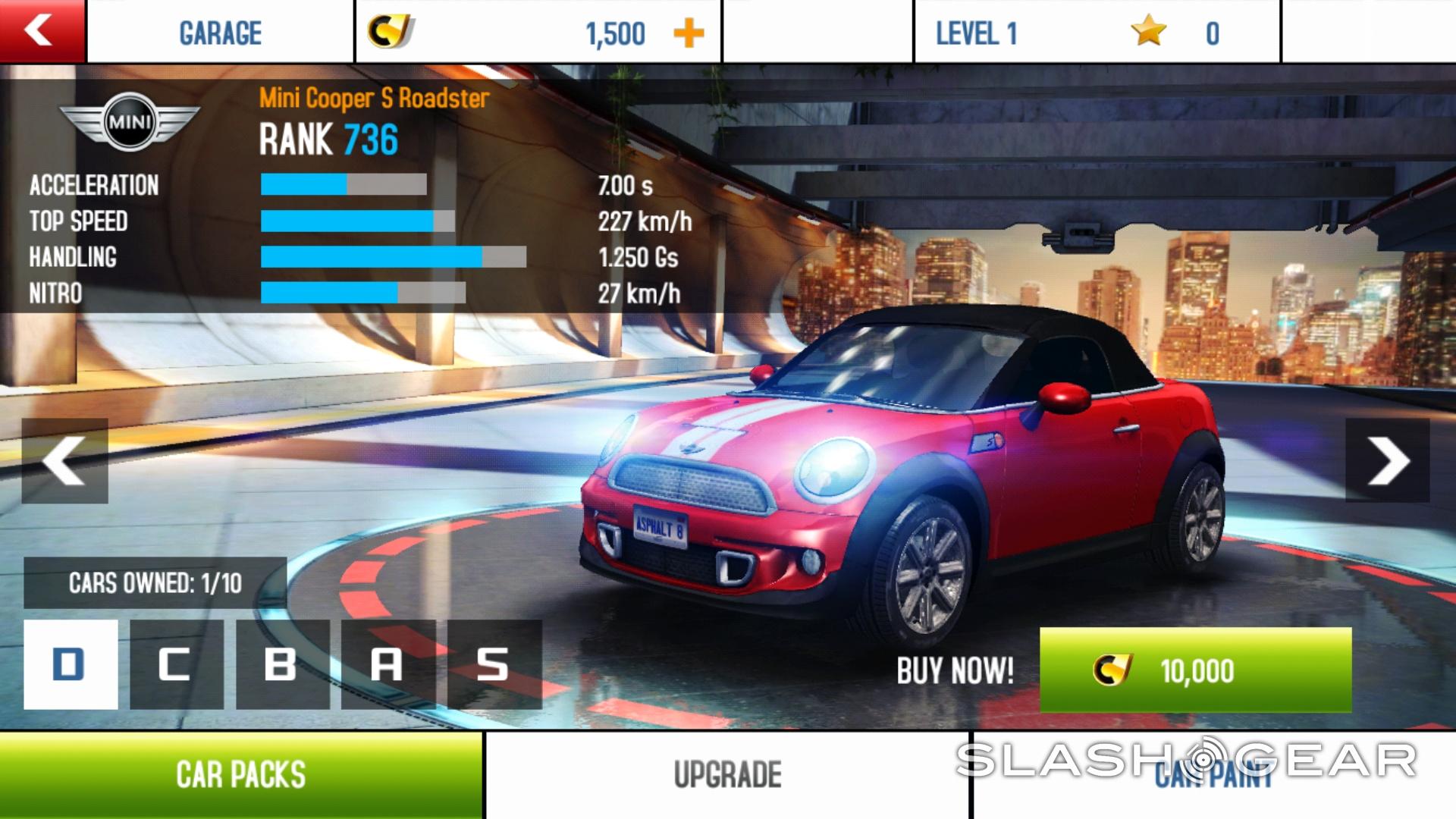Switch to the S class cars
This screenshot has width=1456, height=819.
click(x=494, y=664)
